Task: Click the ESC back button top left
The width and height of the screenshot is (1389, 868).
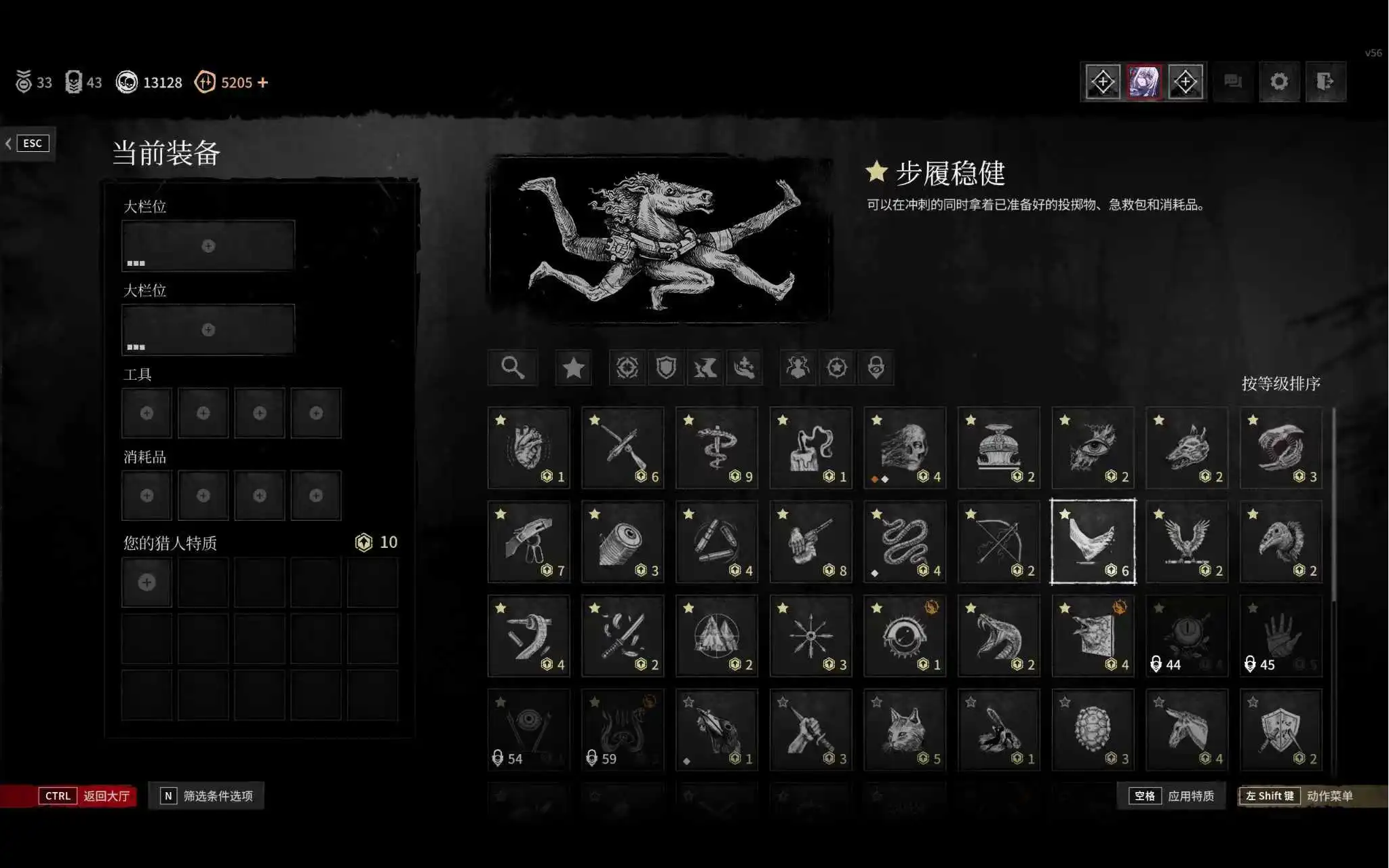Action: [31, 142]
